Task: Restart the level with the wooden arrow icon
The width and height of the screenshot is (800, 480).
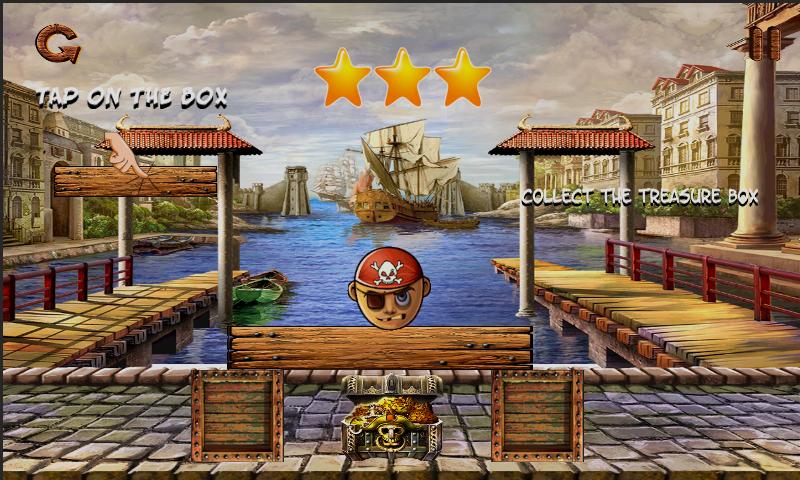Action: 57,44
